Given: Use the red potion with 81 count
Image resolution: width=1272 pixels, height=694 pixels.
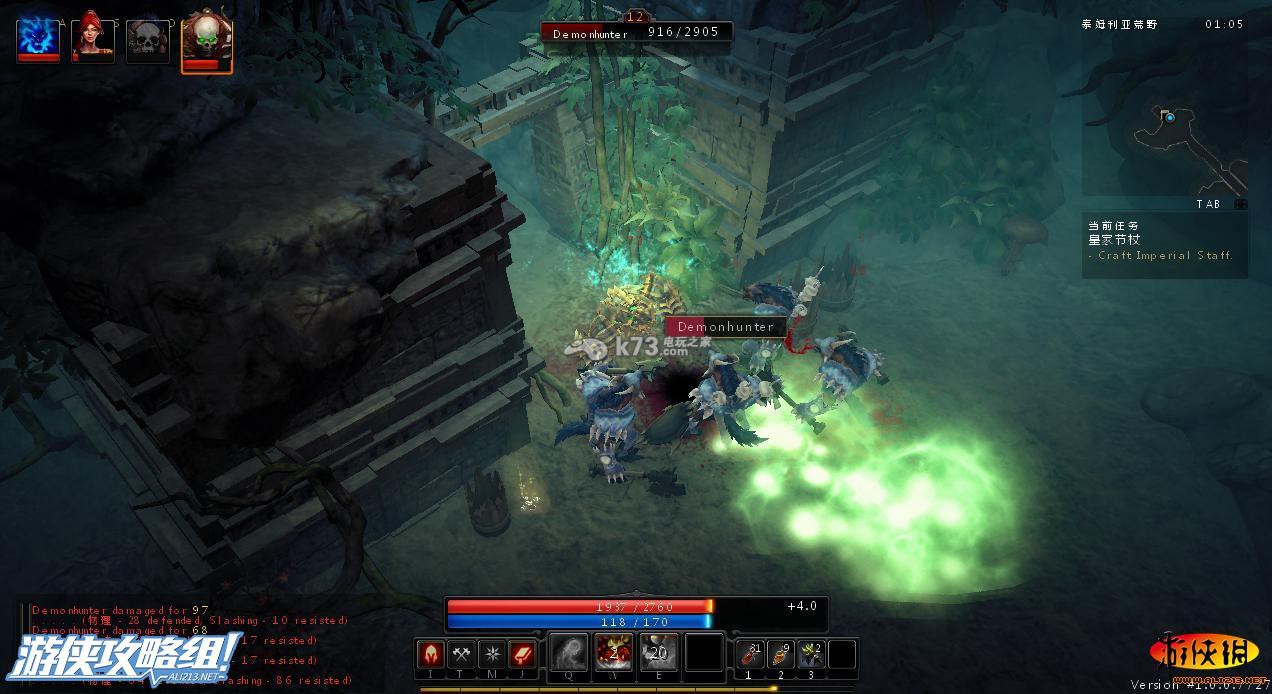Looking at the screenshot, I should point(750,654).
